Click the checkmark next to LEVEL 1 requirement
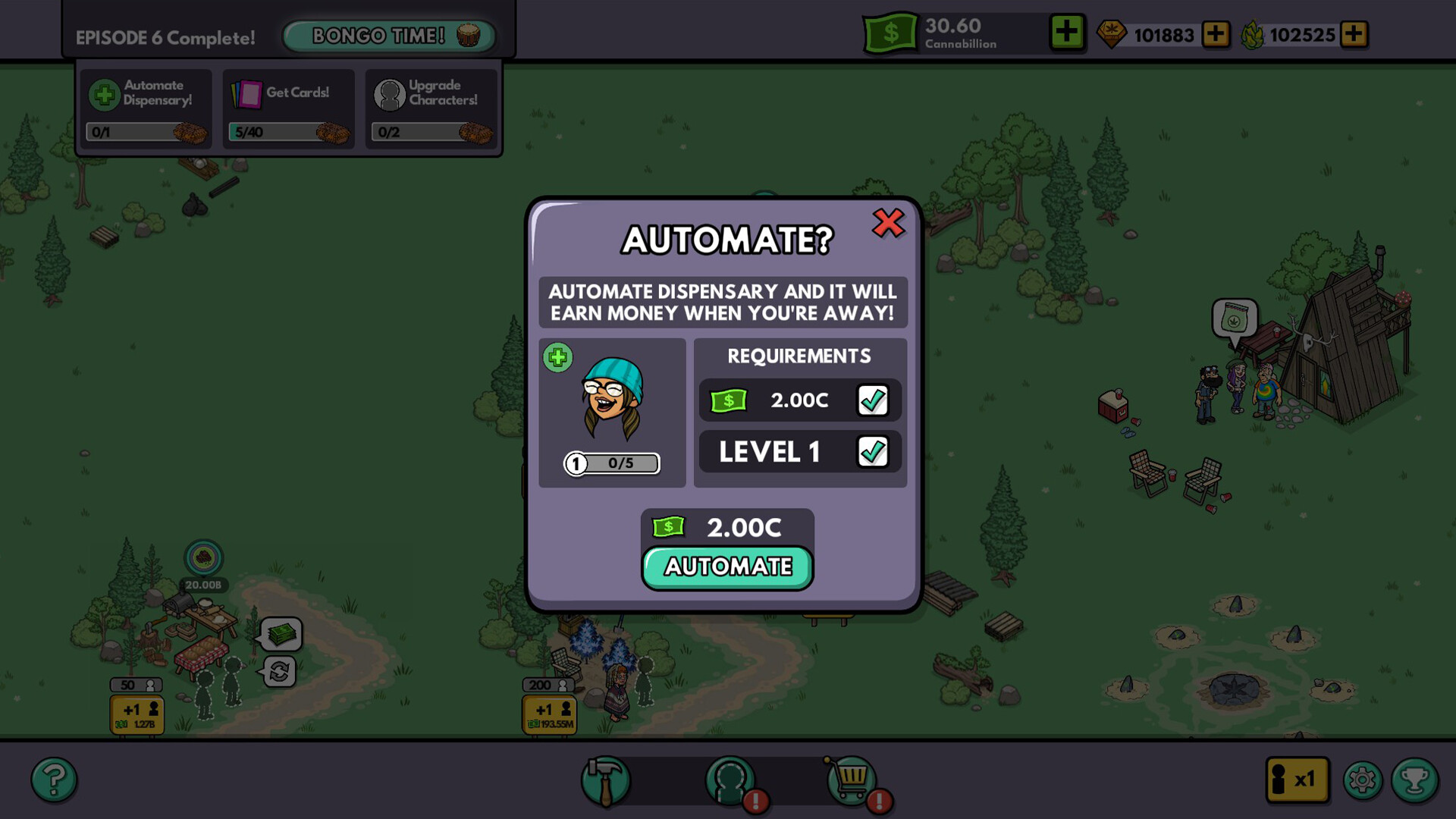Image resolution: width=1456 pixels, height=819 pixels. (873, 451)
